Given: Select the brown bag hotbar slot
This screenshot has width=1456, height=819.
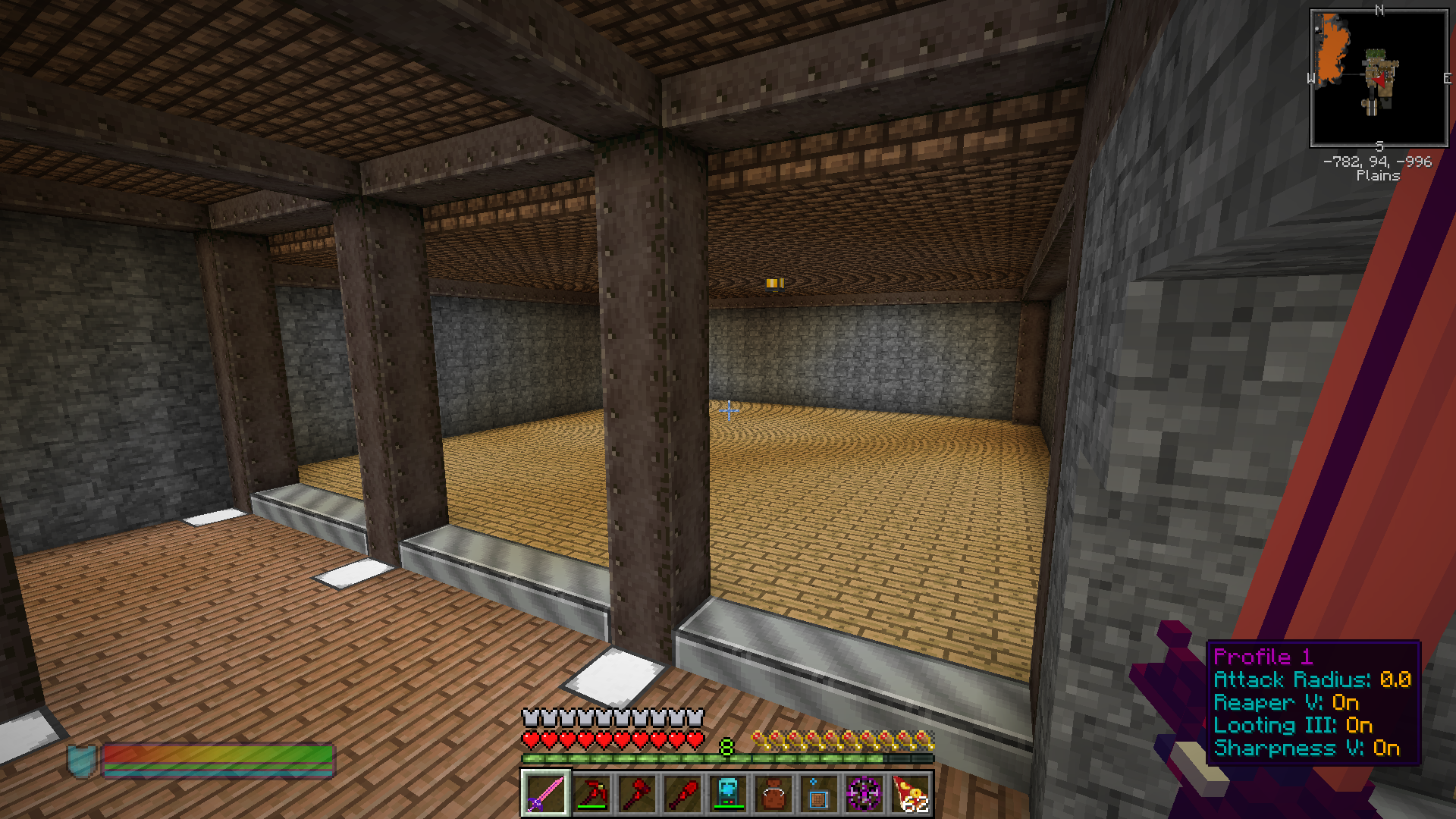Looking at the screenshot, I should [x=773, y=793].
